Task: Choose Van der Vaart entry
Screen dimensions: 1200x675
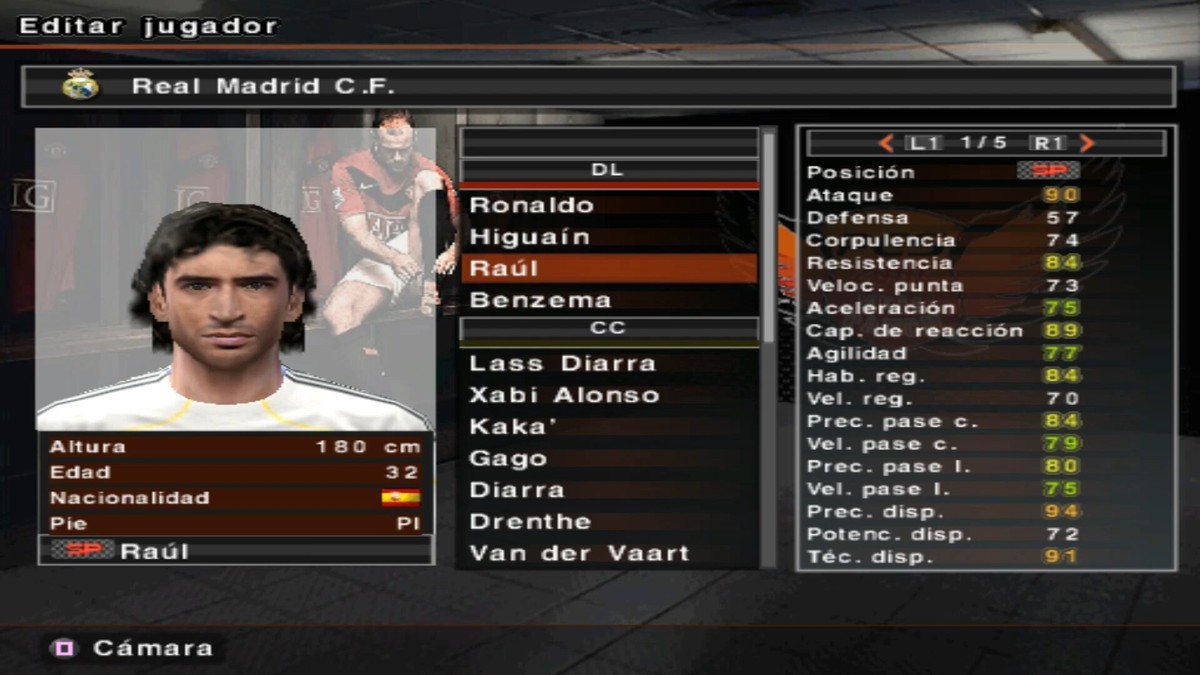Action: pyautogui.click(x=579, y=553)
